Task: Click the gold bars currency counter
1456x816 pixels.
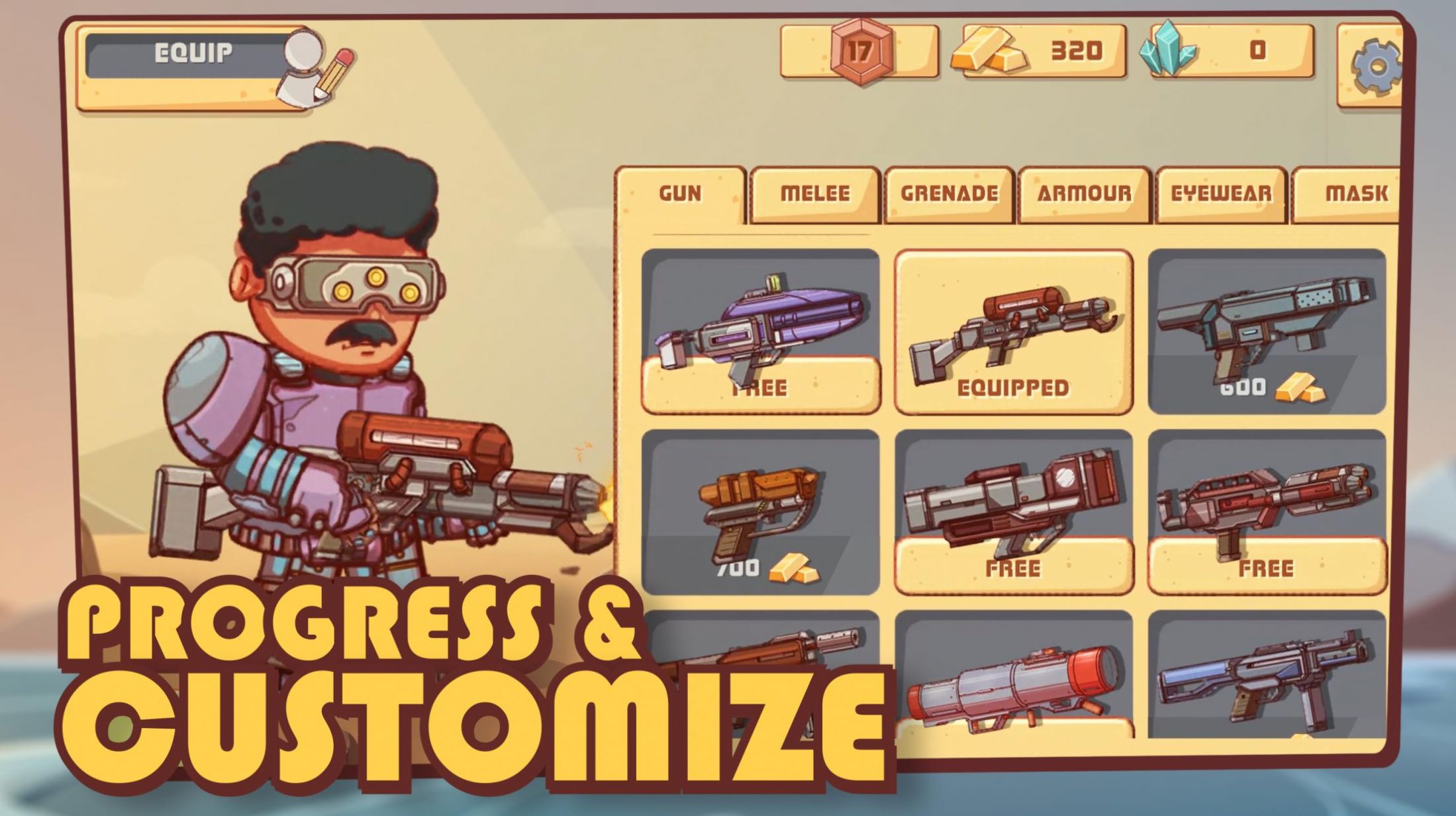Action: pyautogui.click(x=1043, y=51)
